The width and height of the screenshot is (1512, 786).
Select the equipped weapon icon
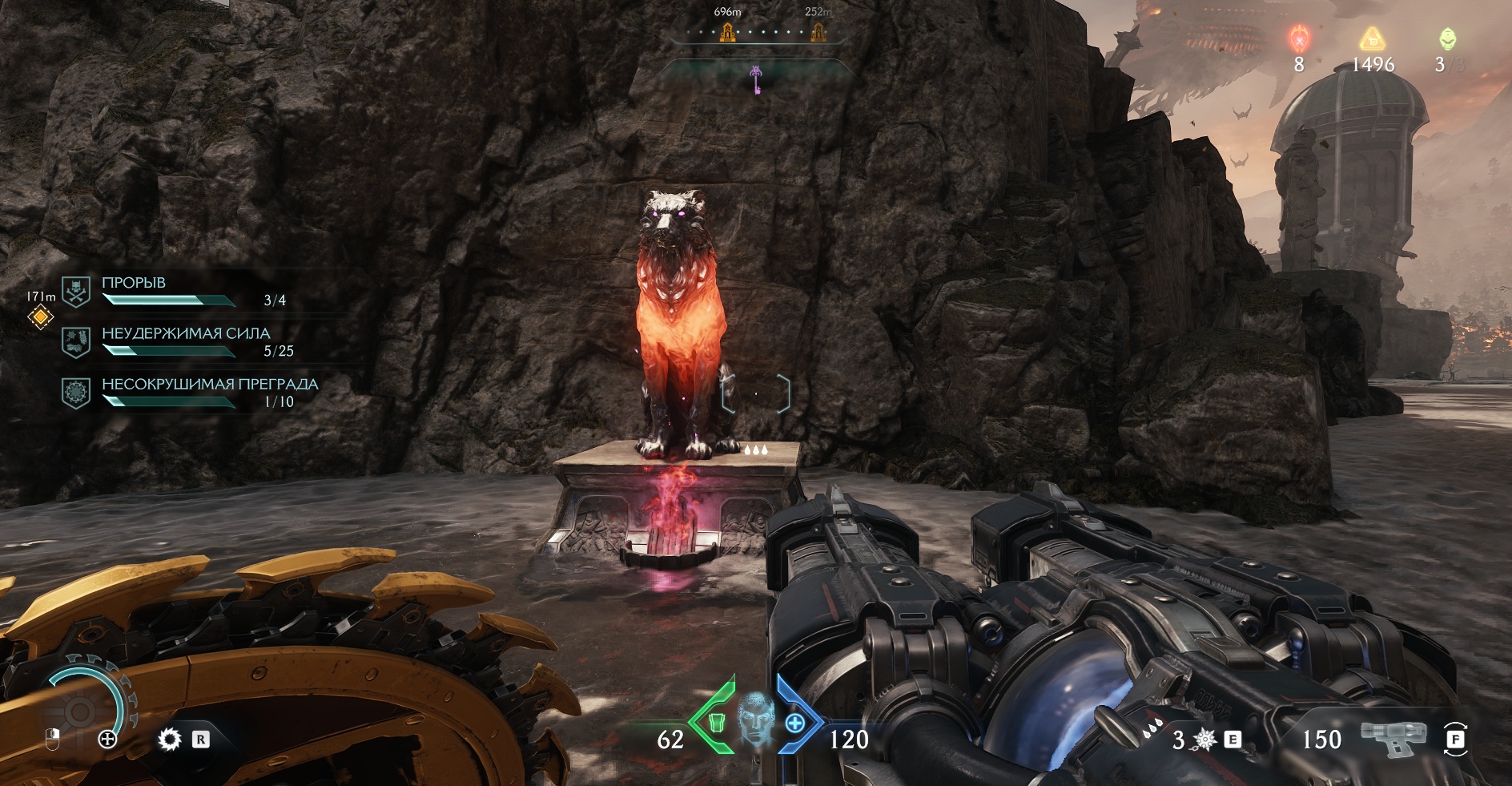tap(1393, 737)
